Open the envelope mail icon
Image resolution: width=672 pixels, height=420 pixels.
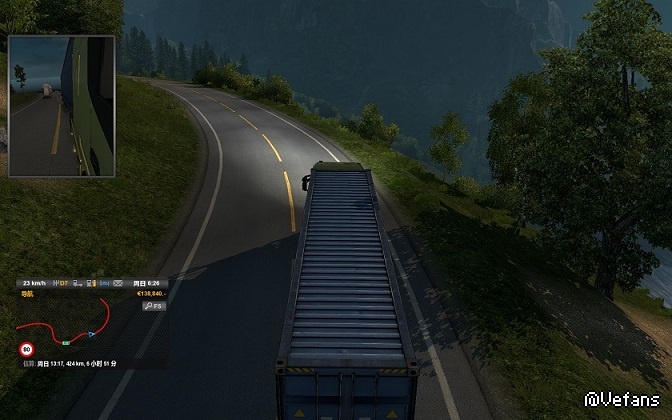(x=118, y=283)
